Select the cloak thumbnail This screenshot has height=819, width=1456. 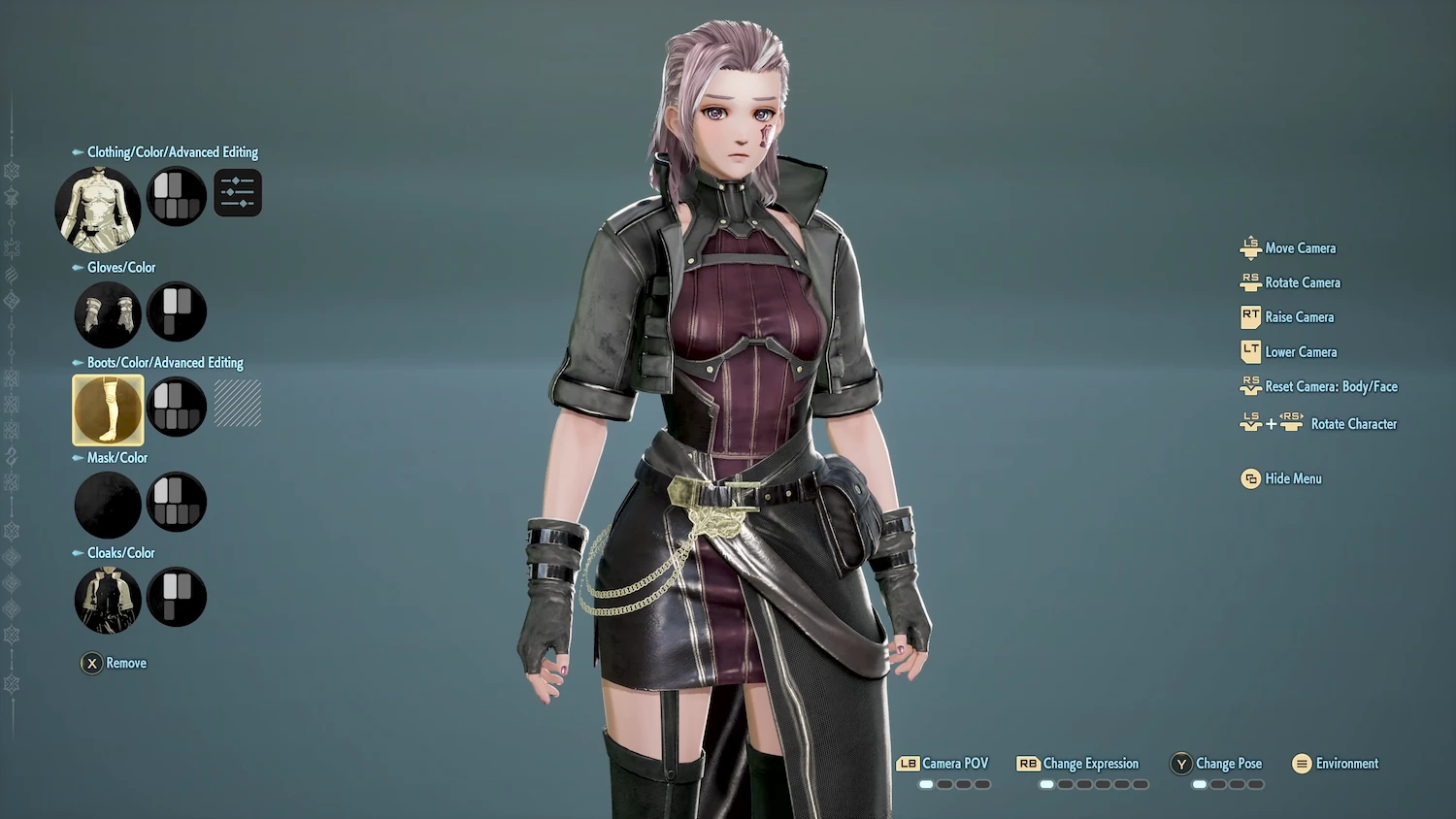coord(107,599)
